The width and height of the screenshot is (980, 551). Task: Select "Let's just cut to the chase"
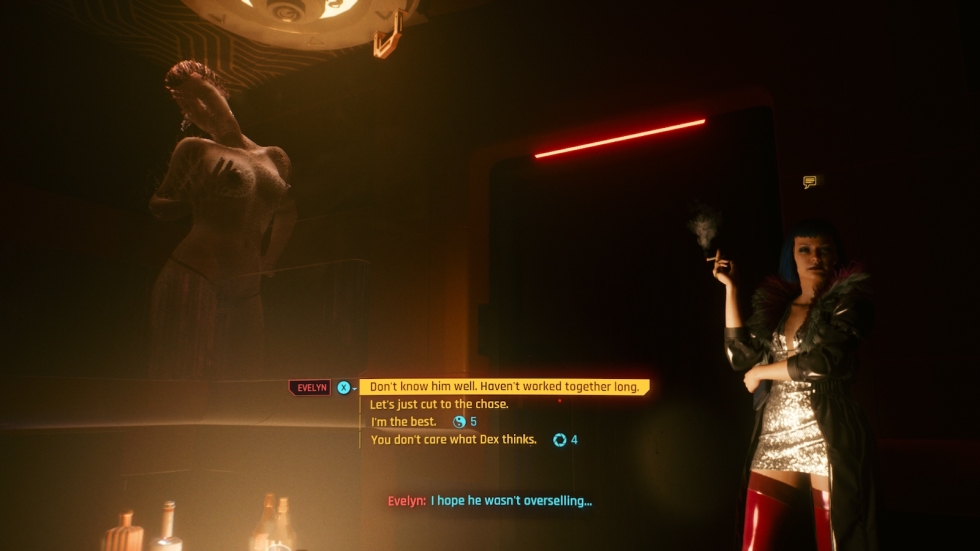(x=439, y=404)
